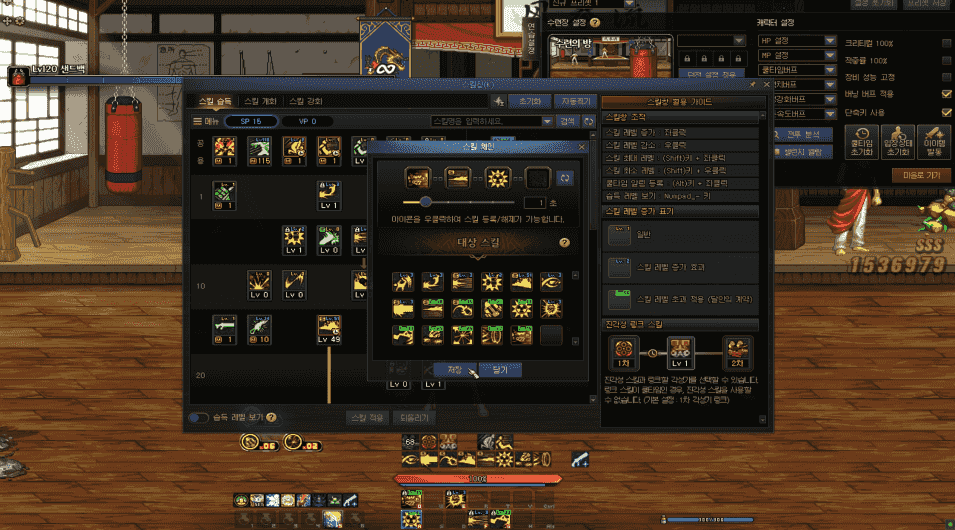Switch to the 스킬 개화 tab
The image size is (955, 530).
click(x=264, y=101)
